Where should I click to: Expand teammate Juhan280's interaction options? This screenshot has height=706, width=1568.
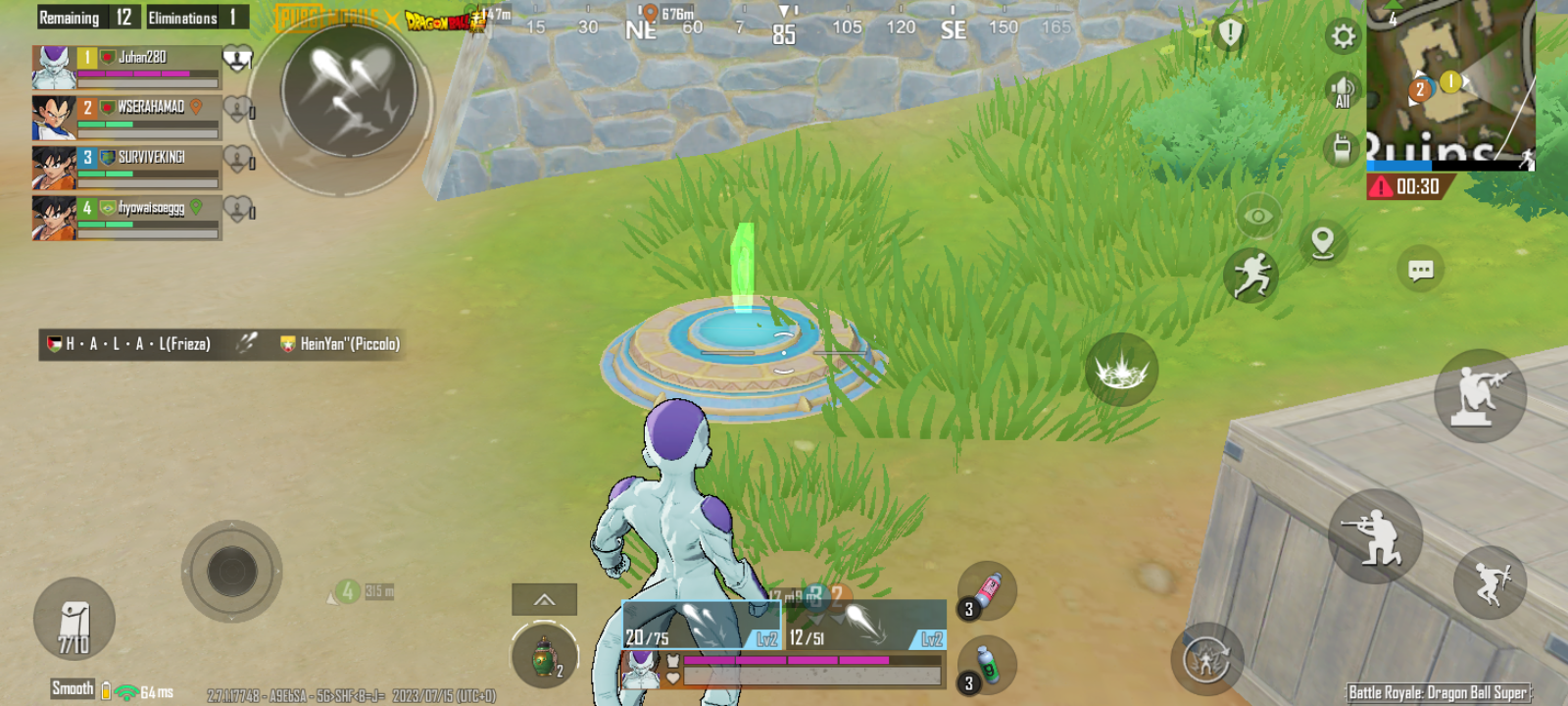235,58
